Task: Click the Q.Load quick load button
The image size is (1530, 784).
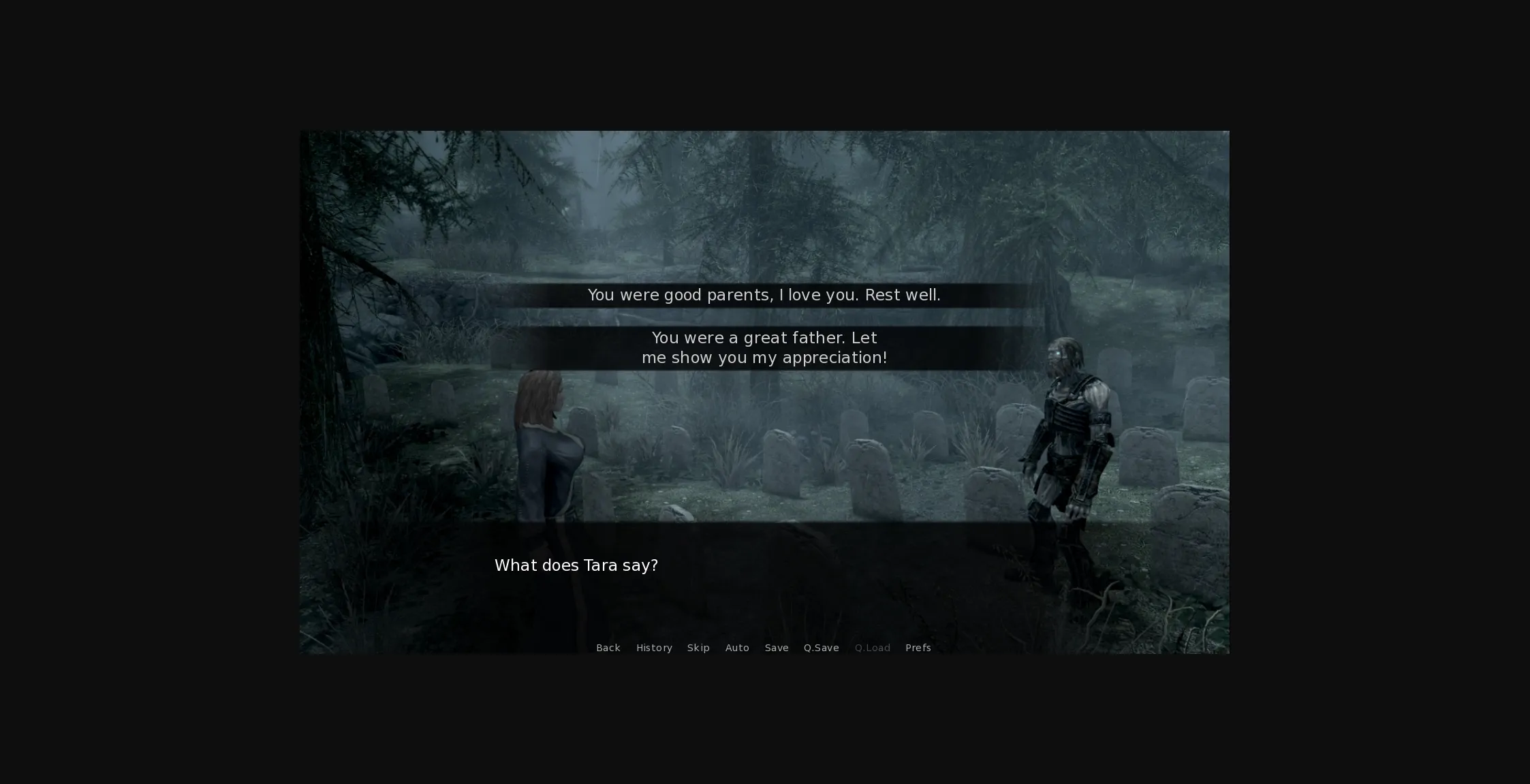Action: click(872, 648)
